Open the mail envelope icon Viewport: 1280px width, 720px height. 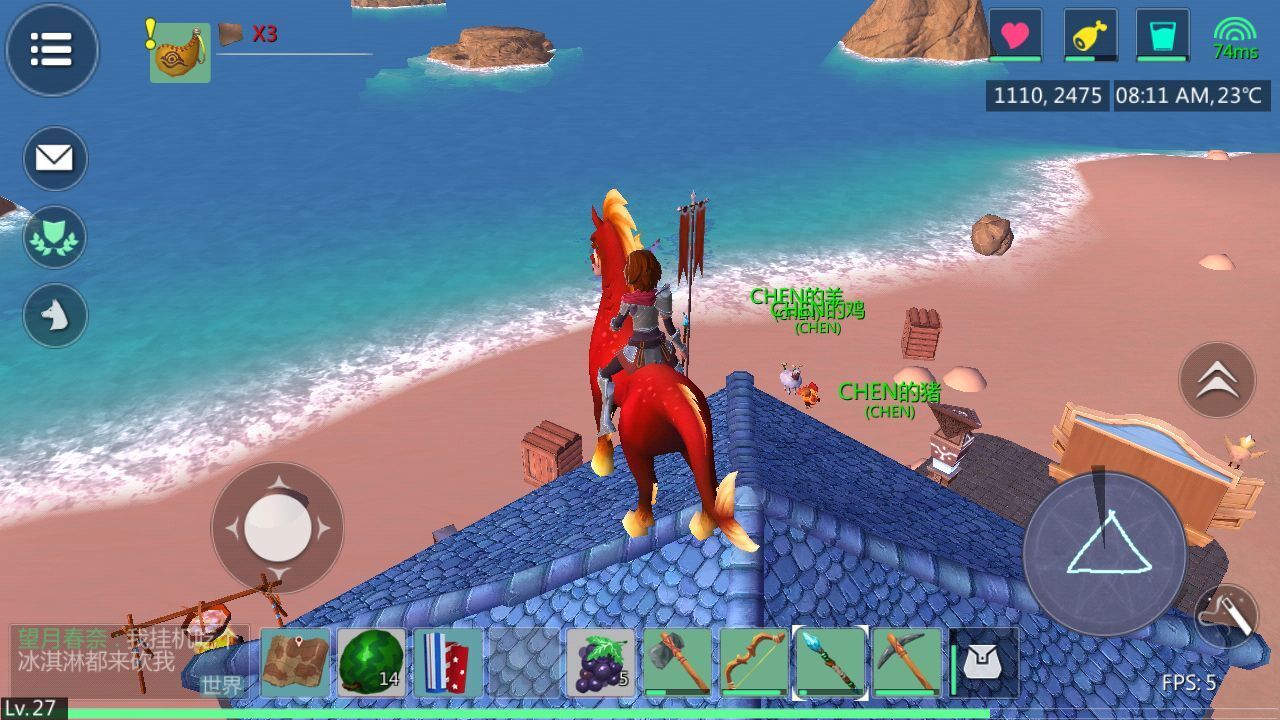coord(55,158)
